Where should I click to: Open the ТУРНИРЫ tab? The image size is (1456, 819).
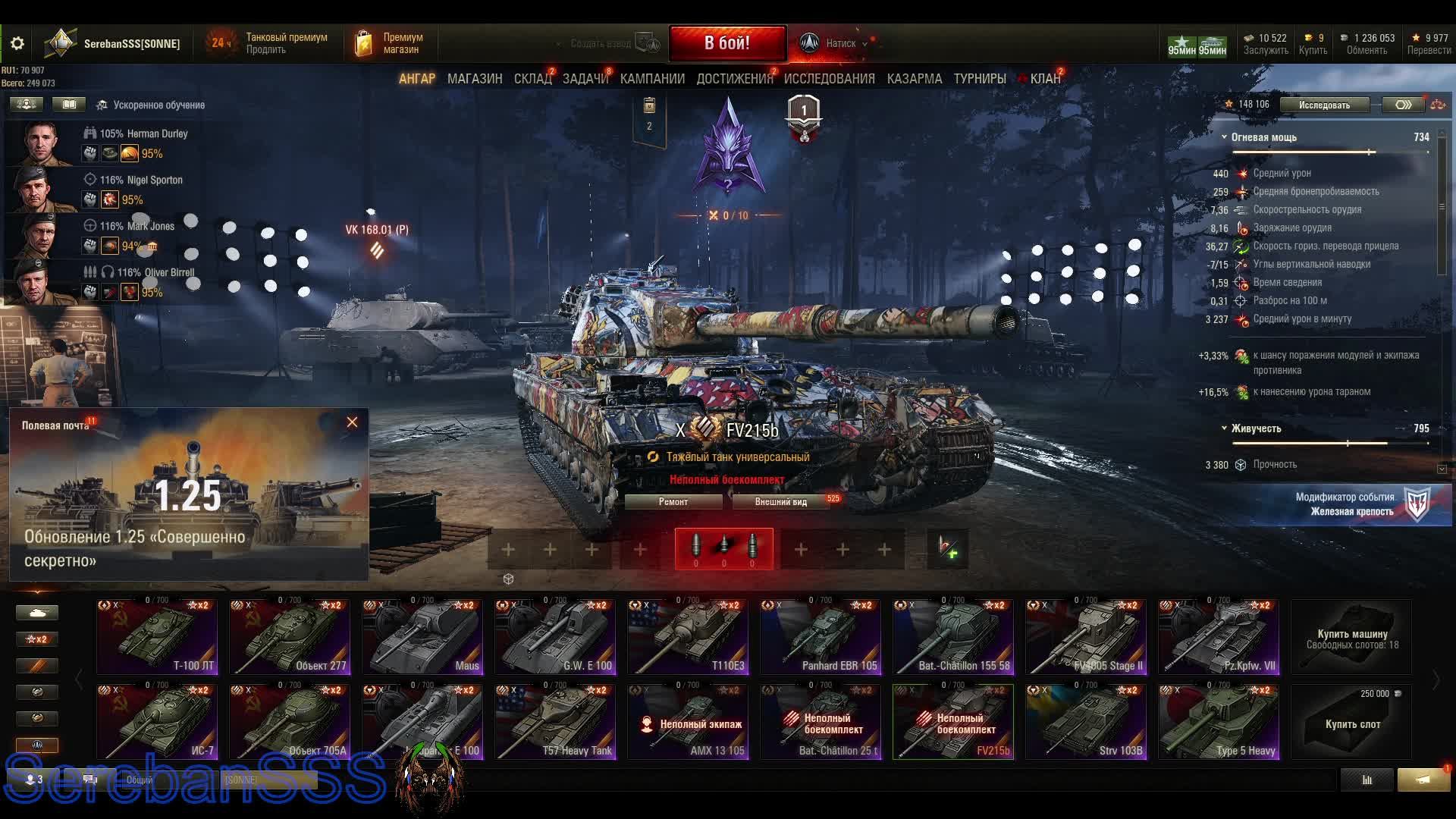pos(979,79)
